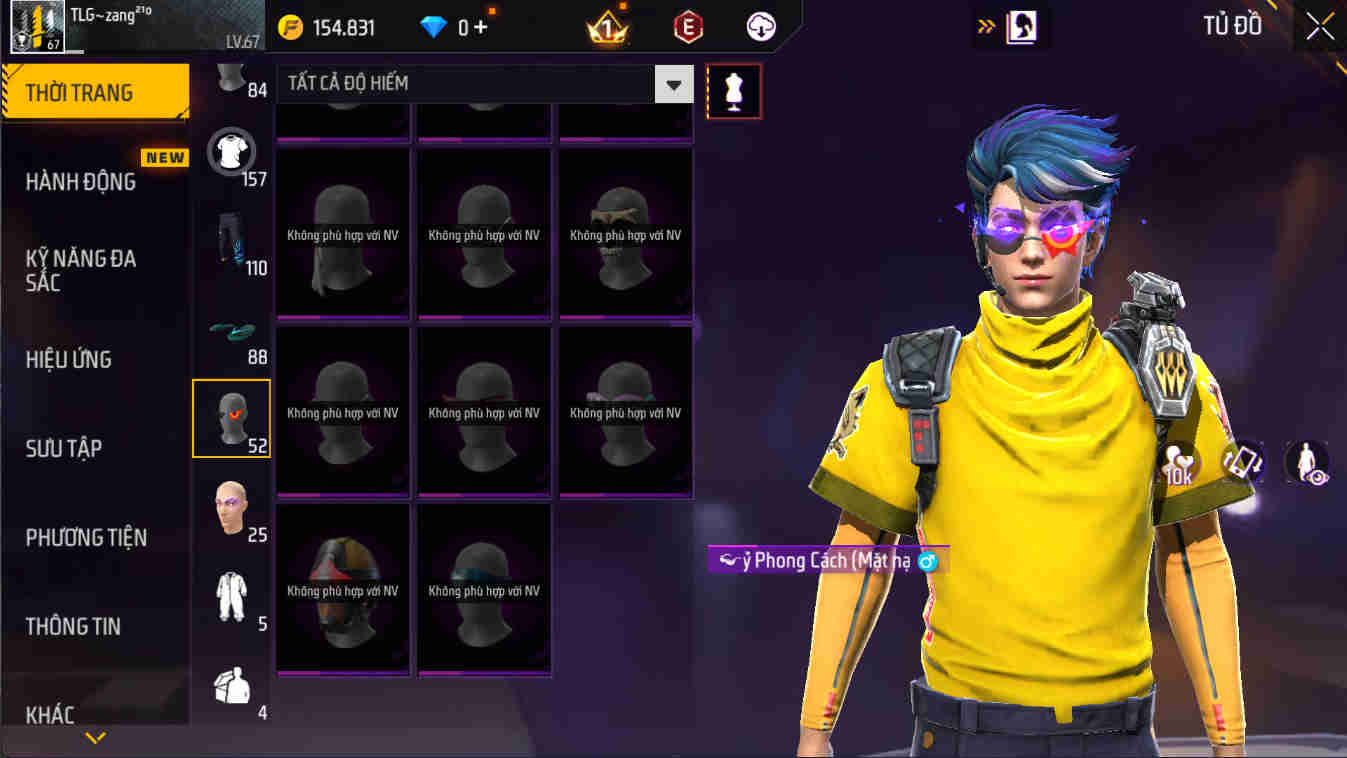Click the Tủ Đồ button

(1232, 25)
